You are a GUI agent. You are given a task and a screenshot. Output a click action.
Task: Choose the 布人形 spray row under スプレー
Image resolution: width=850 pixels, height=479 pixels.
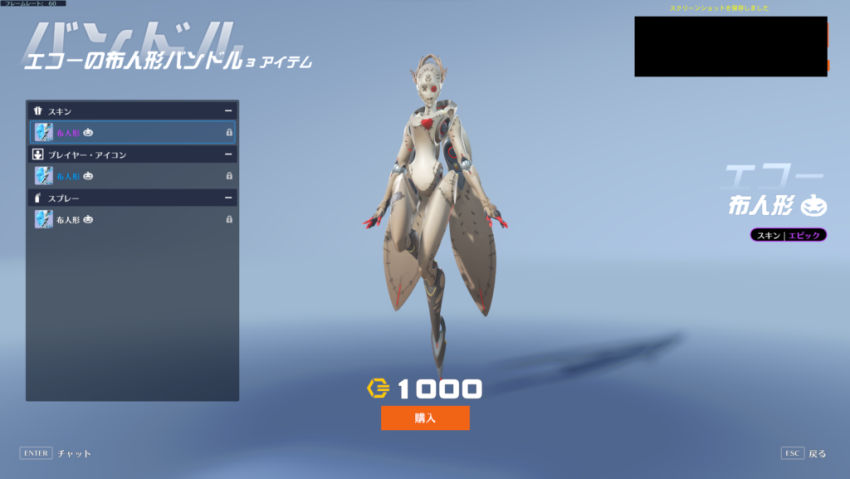[133, 219]
